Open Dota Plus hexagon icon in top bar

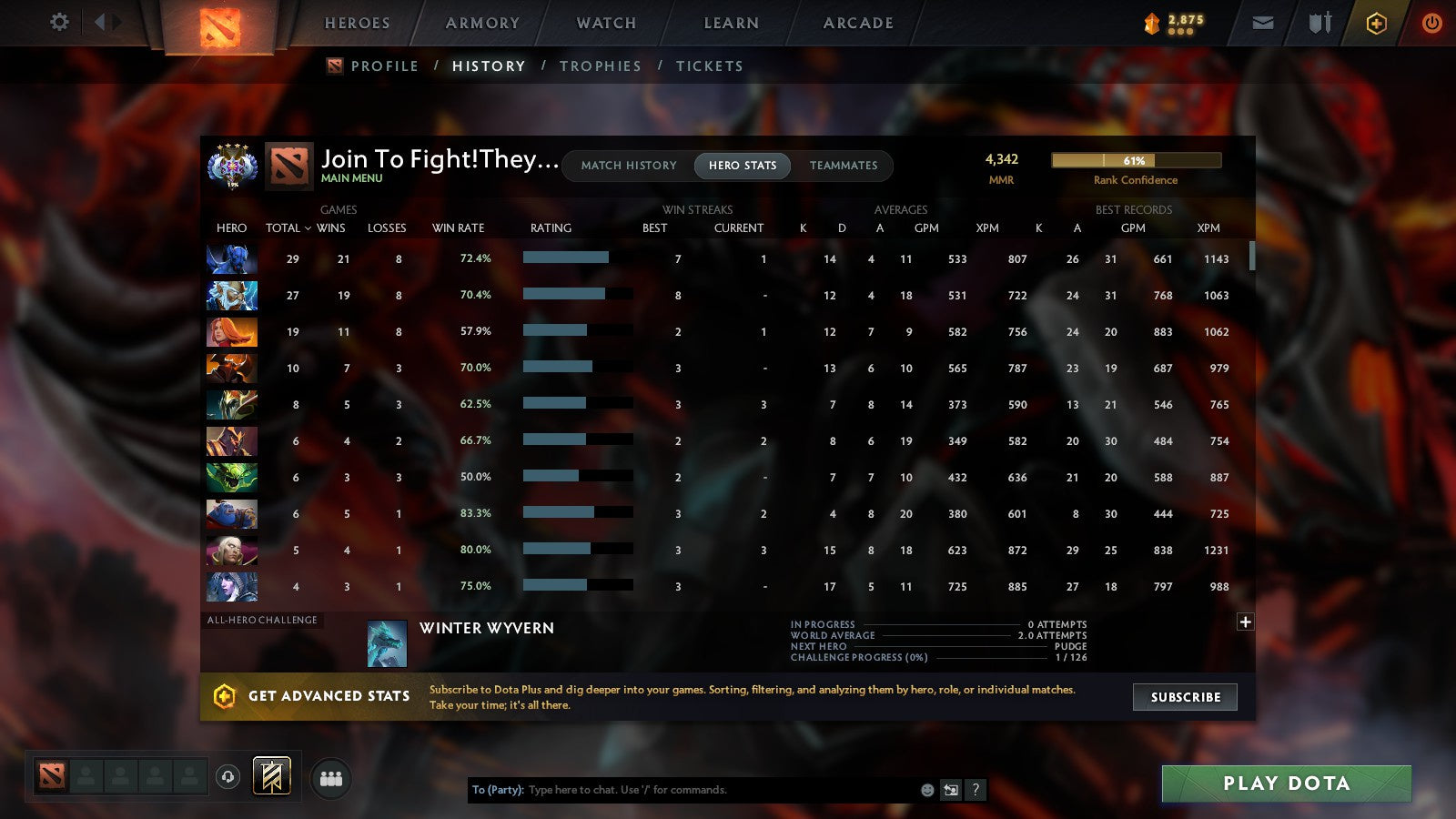pyautogui.click(x=1376, y=23)
